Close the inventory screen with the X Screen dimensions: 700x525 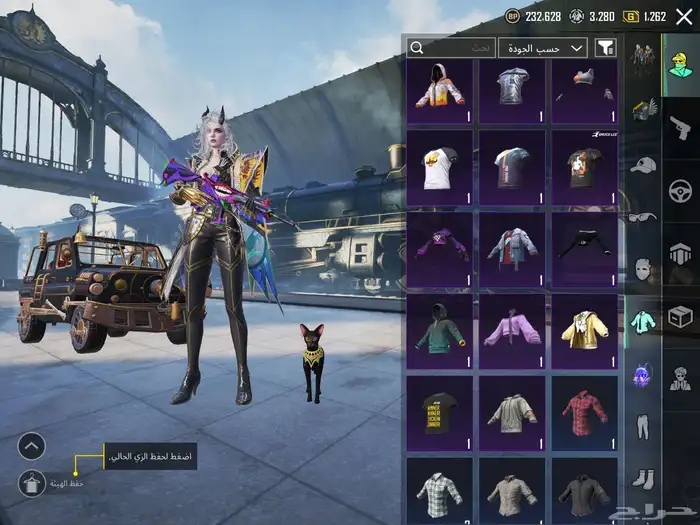684,17
